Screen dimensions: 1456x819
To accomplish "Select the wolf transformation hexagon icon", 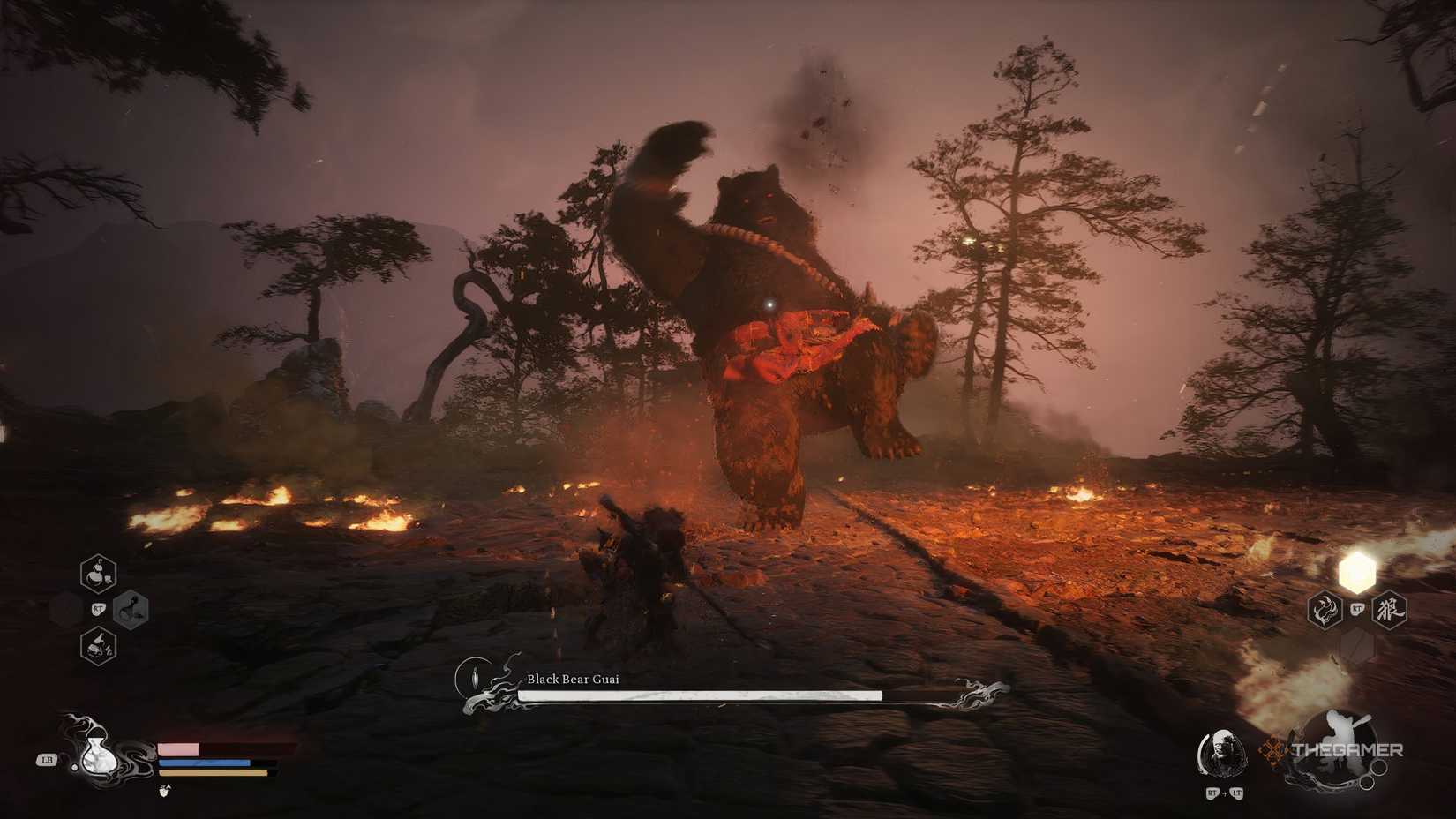I will tap(1390, 609).
